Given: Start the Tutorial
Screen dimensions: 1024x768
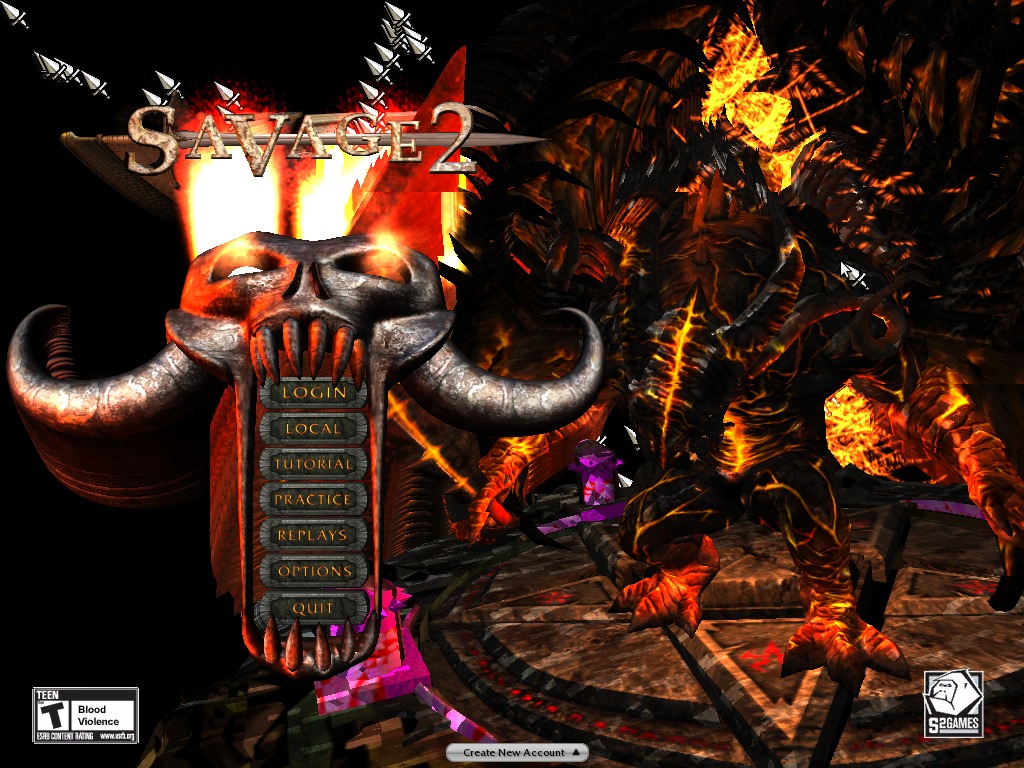Looking at the screenshot, I should [x=313, y=464].
